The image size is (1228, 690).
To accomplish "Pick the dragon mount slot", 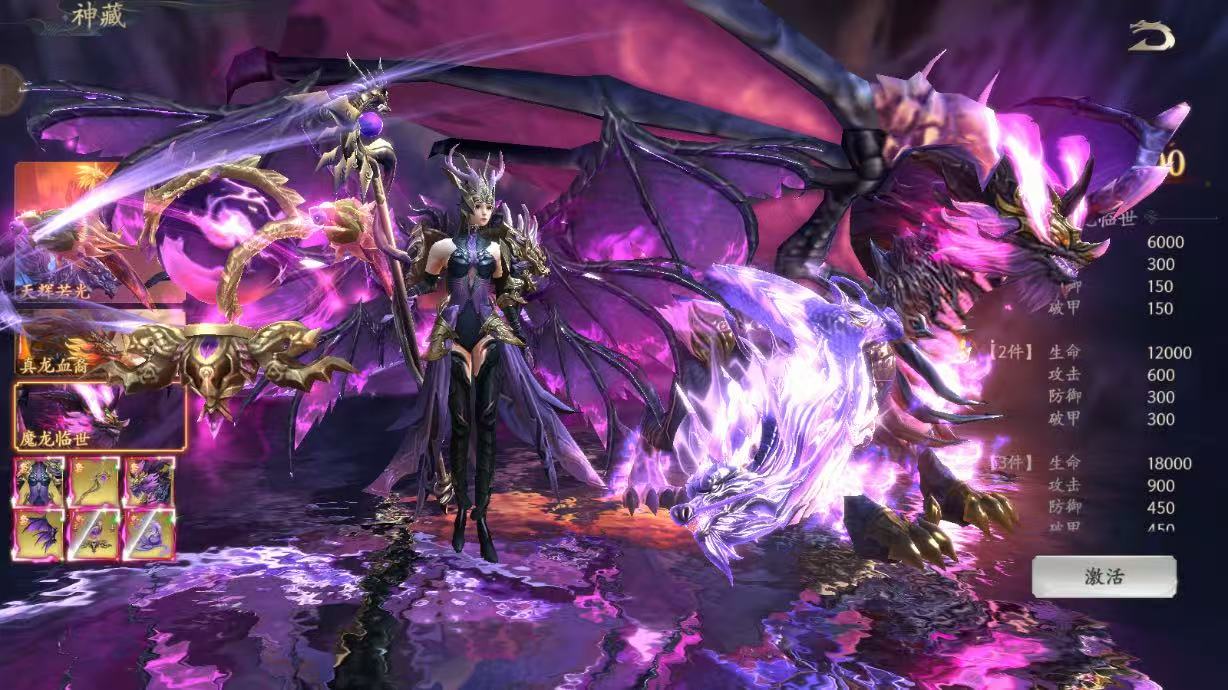I will 149,482.
